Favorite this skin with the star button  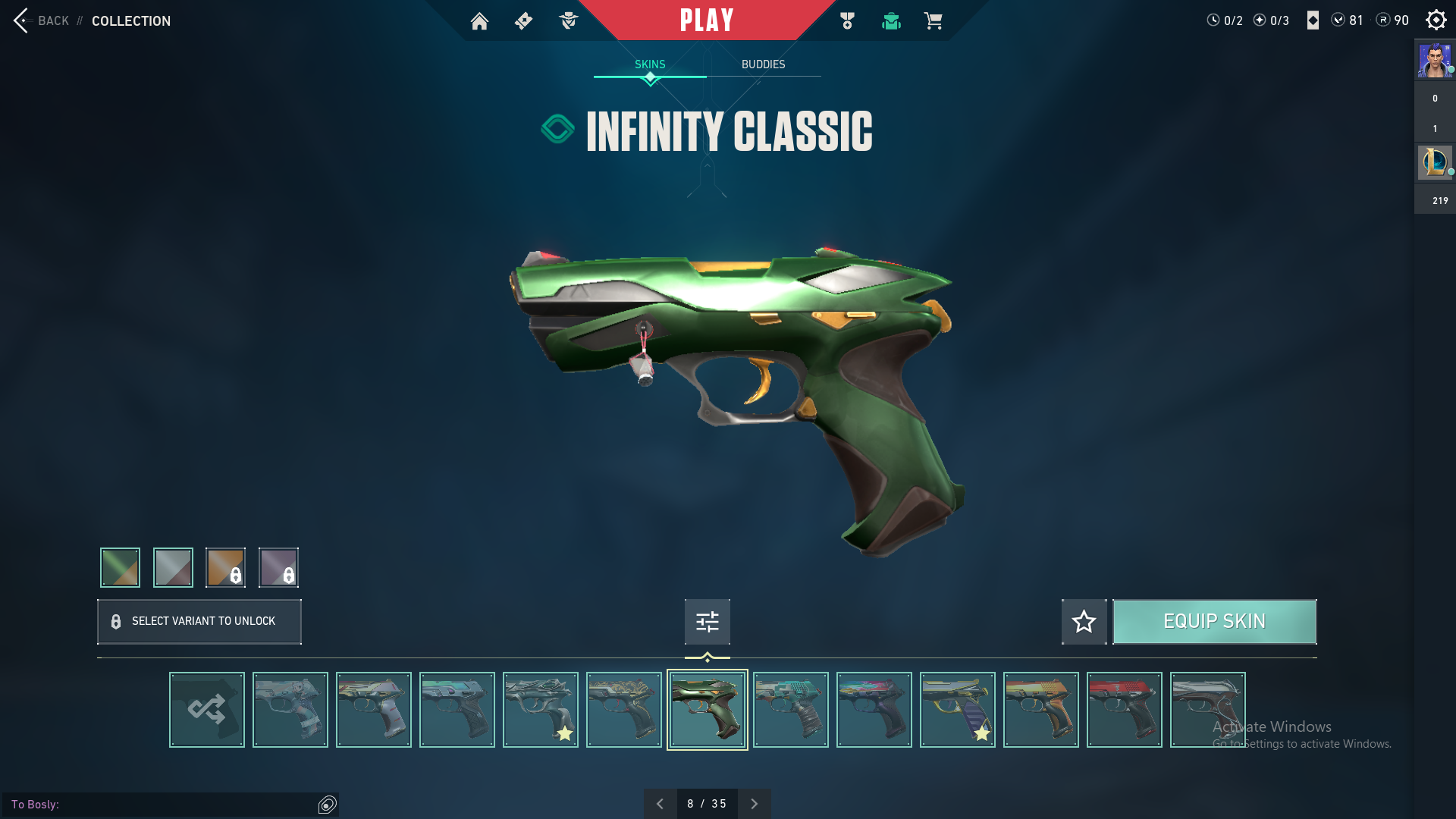point(1084,622)
